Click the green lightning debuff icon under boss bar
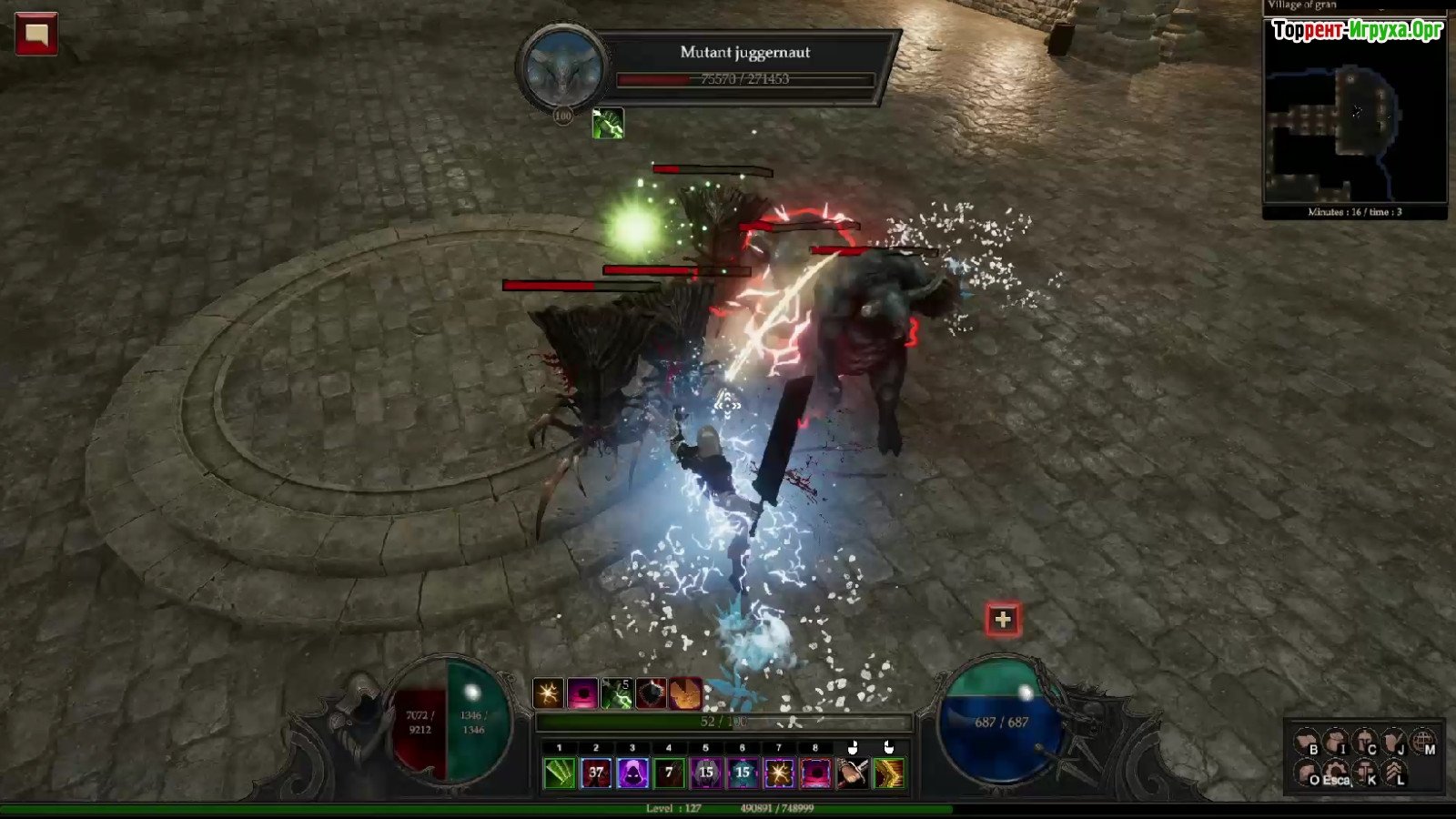The width and height of the screenshot is (1456, 819). 608,123
